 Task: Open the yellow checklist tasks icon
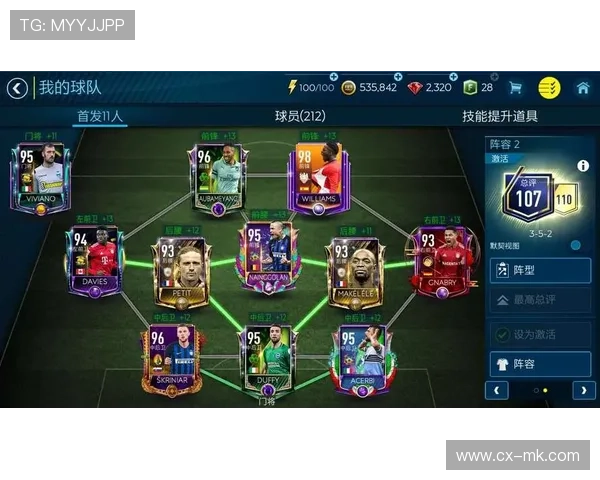(549, 88)
